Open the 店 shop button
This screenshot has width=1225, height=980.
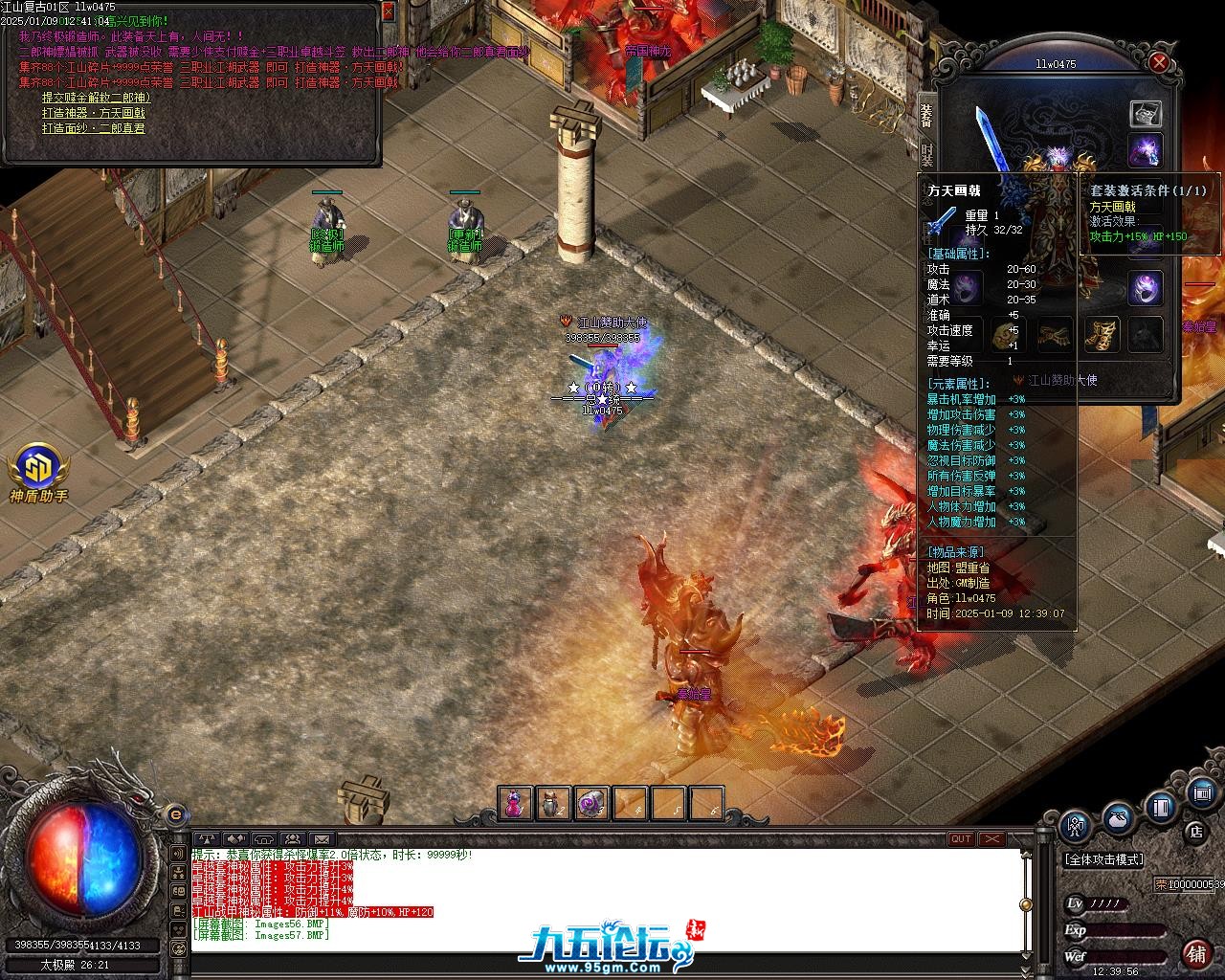[1195, 831]
